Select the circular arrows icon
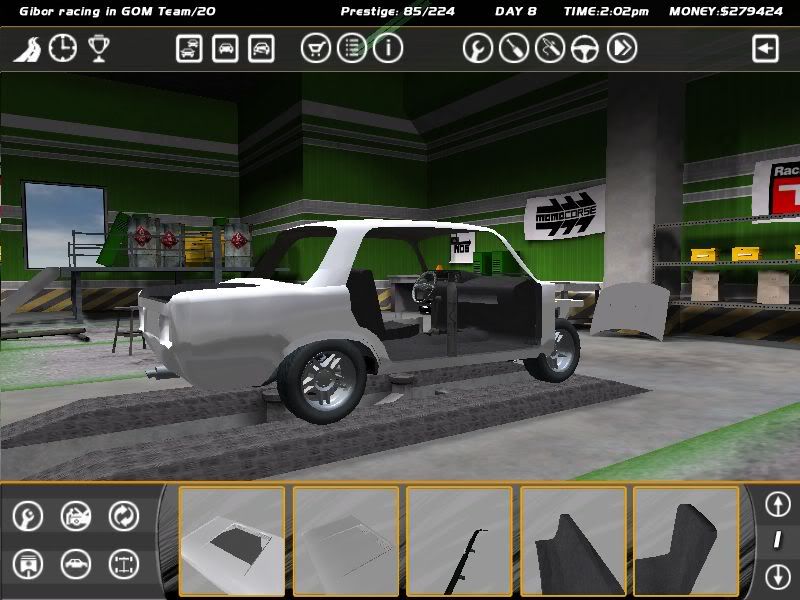The height and width of the screenshot is (600, 800). coord(124,516)
